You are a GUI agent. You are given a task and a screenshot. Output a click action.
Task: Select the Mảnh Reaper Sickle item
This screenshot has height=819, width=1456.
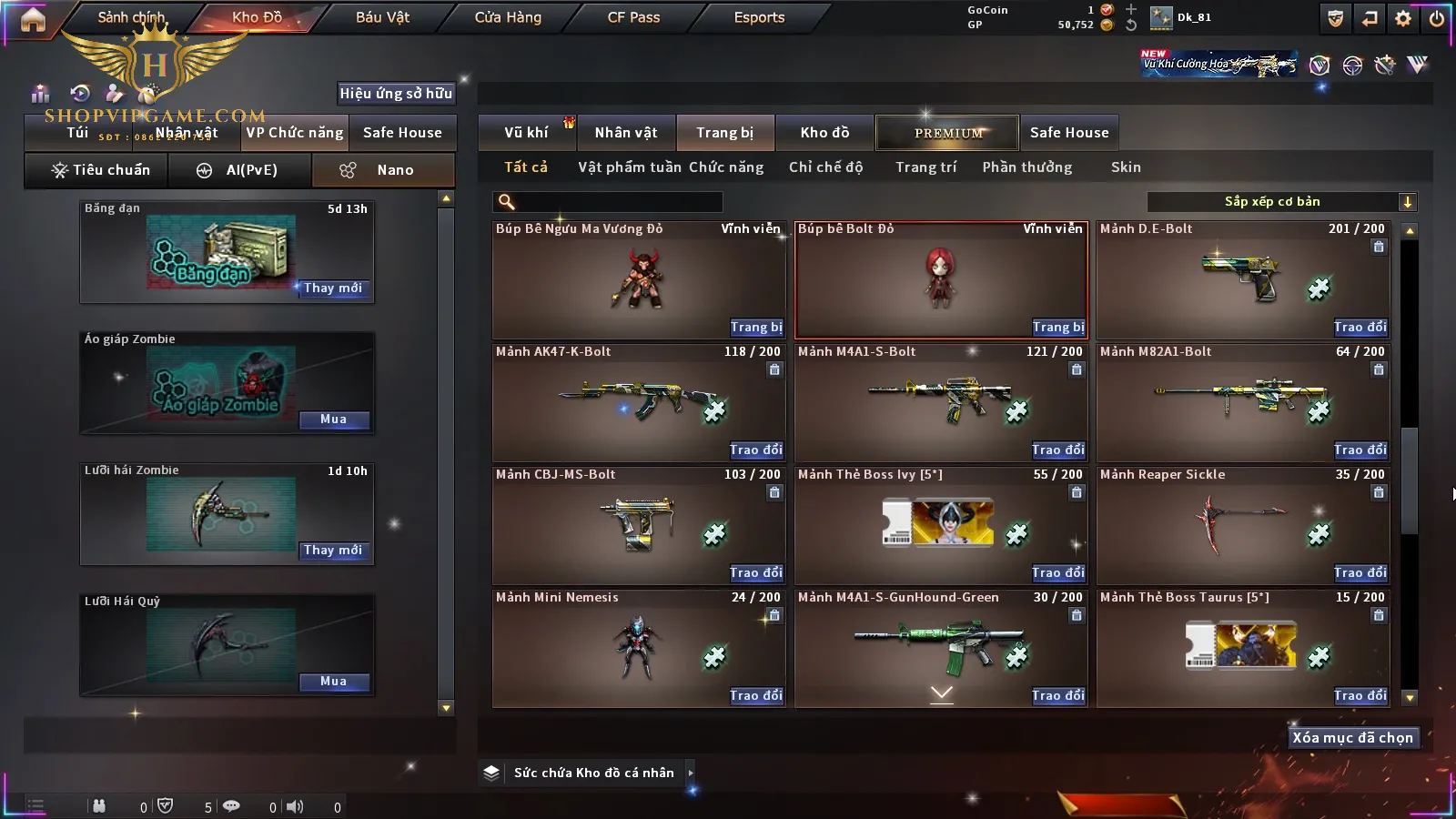pyautogui.click(x=1243, y=526)
